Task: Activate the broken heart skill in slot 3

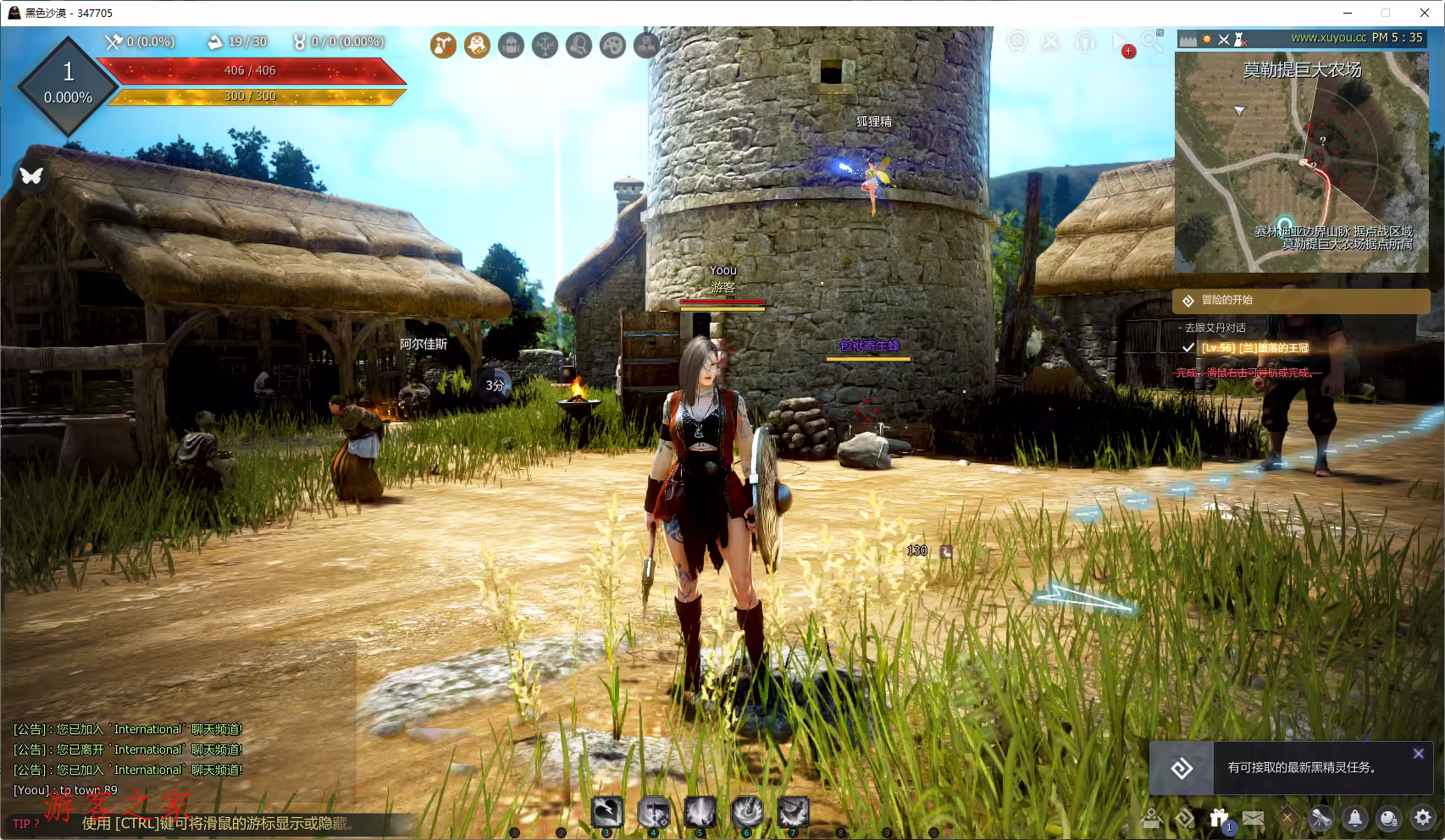Action: point(606,813)
